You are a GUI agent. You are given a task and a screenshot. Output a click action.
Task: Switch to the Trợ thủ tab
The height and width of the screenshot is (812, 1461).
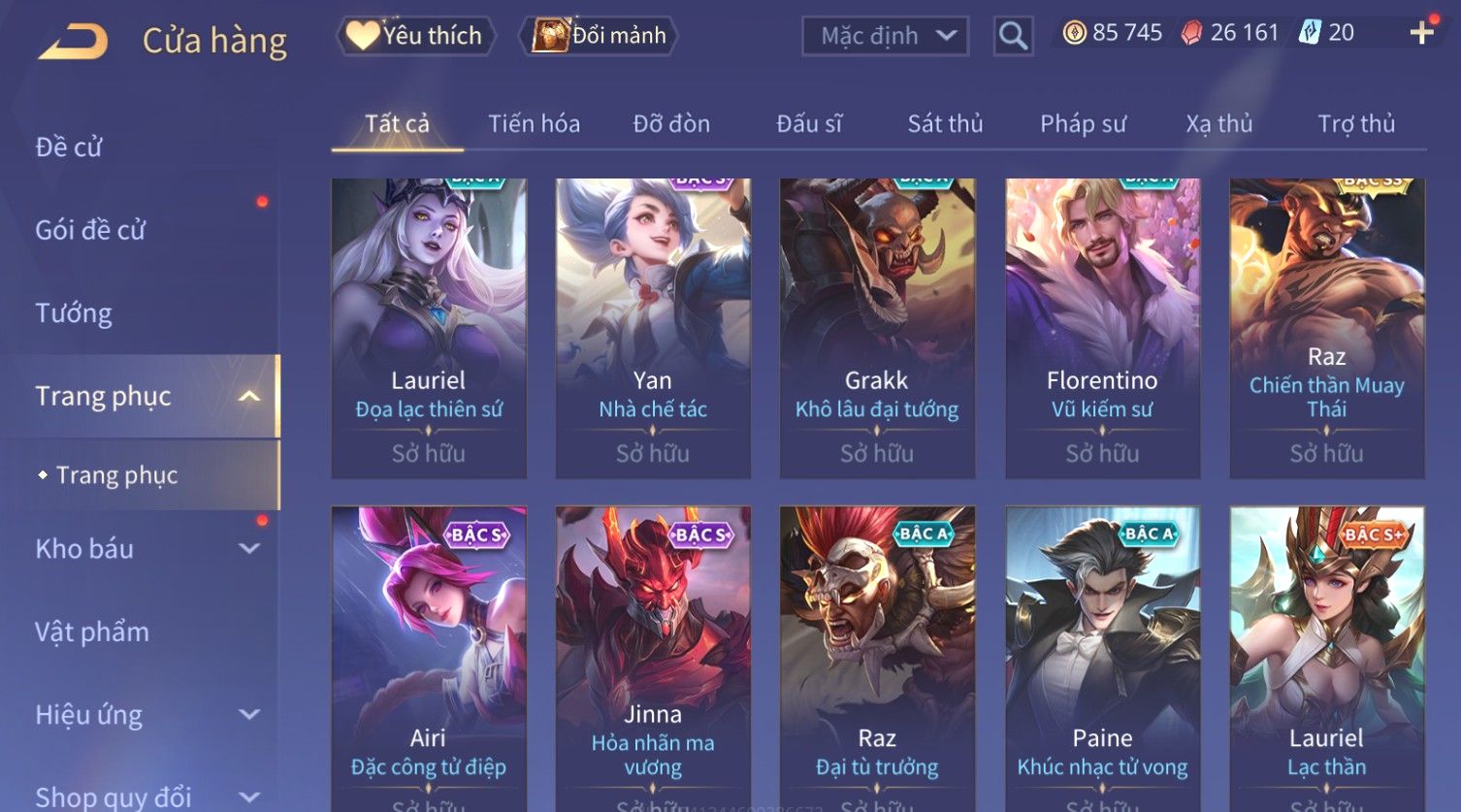[x=1355, y=124]
